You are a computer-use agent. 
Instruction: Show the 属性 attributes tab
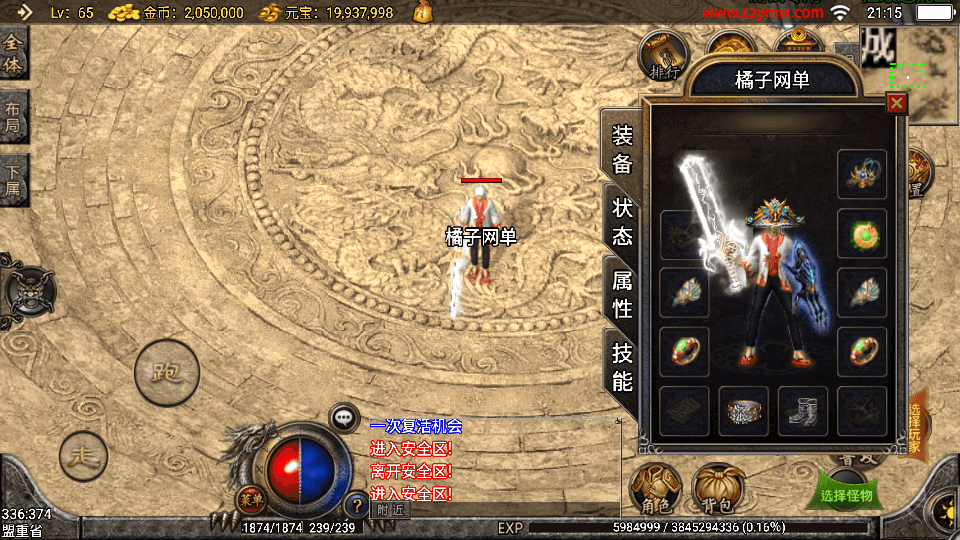click(x=622, y=295)
